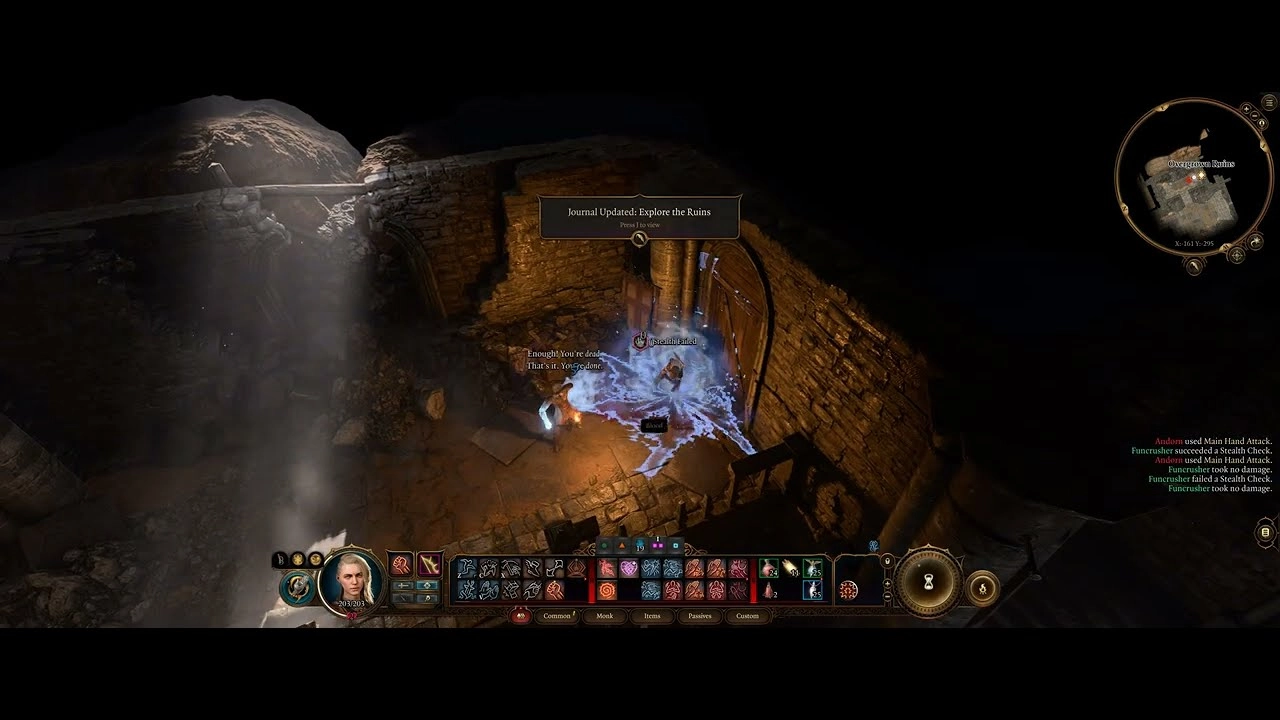Add a hotbar row with the plus button

(x=887, y=583)
